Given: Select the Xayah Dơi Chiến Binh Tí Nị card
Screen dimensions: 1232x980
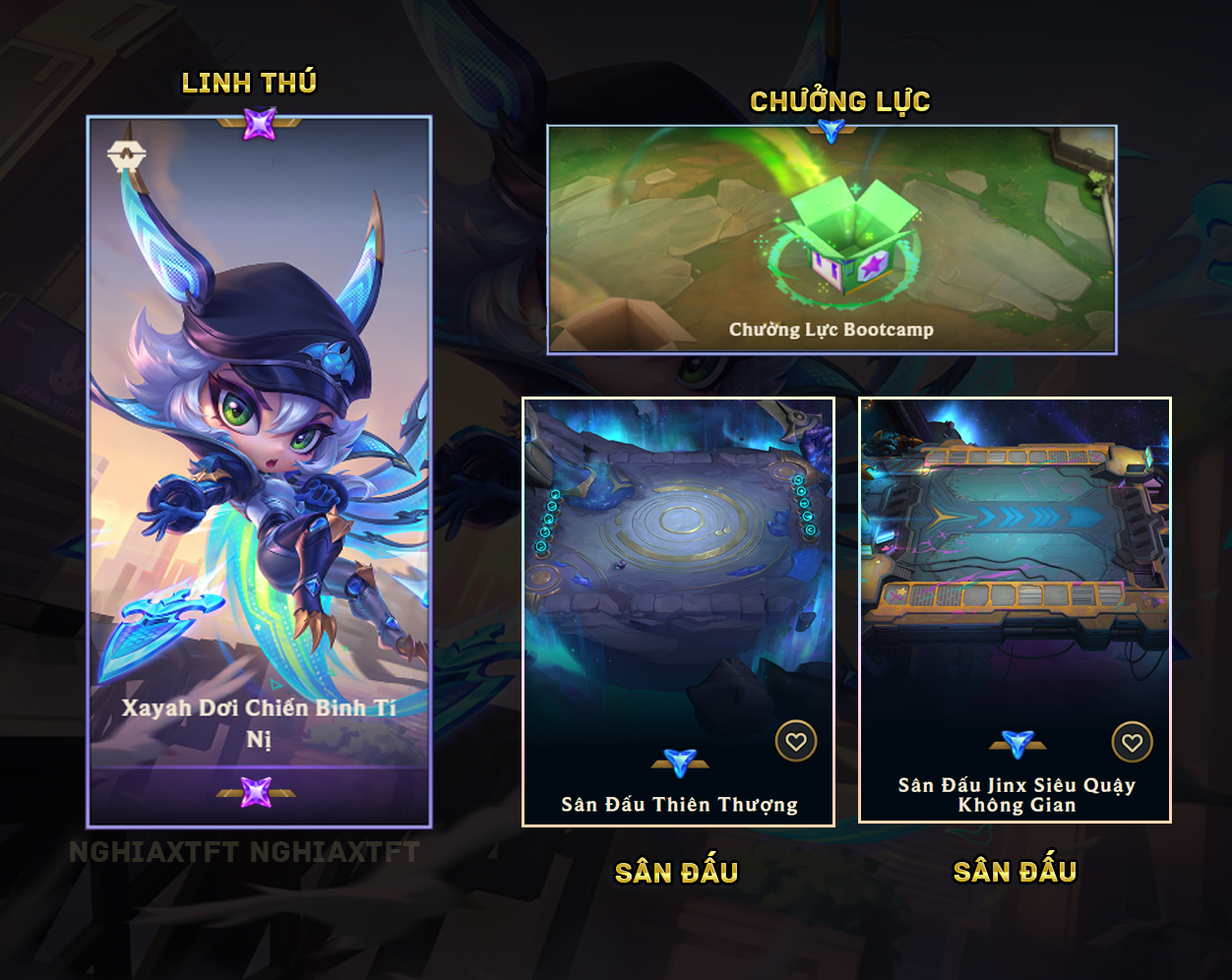Looking at the screenshot, I should pos(259,470).
